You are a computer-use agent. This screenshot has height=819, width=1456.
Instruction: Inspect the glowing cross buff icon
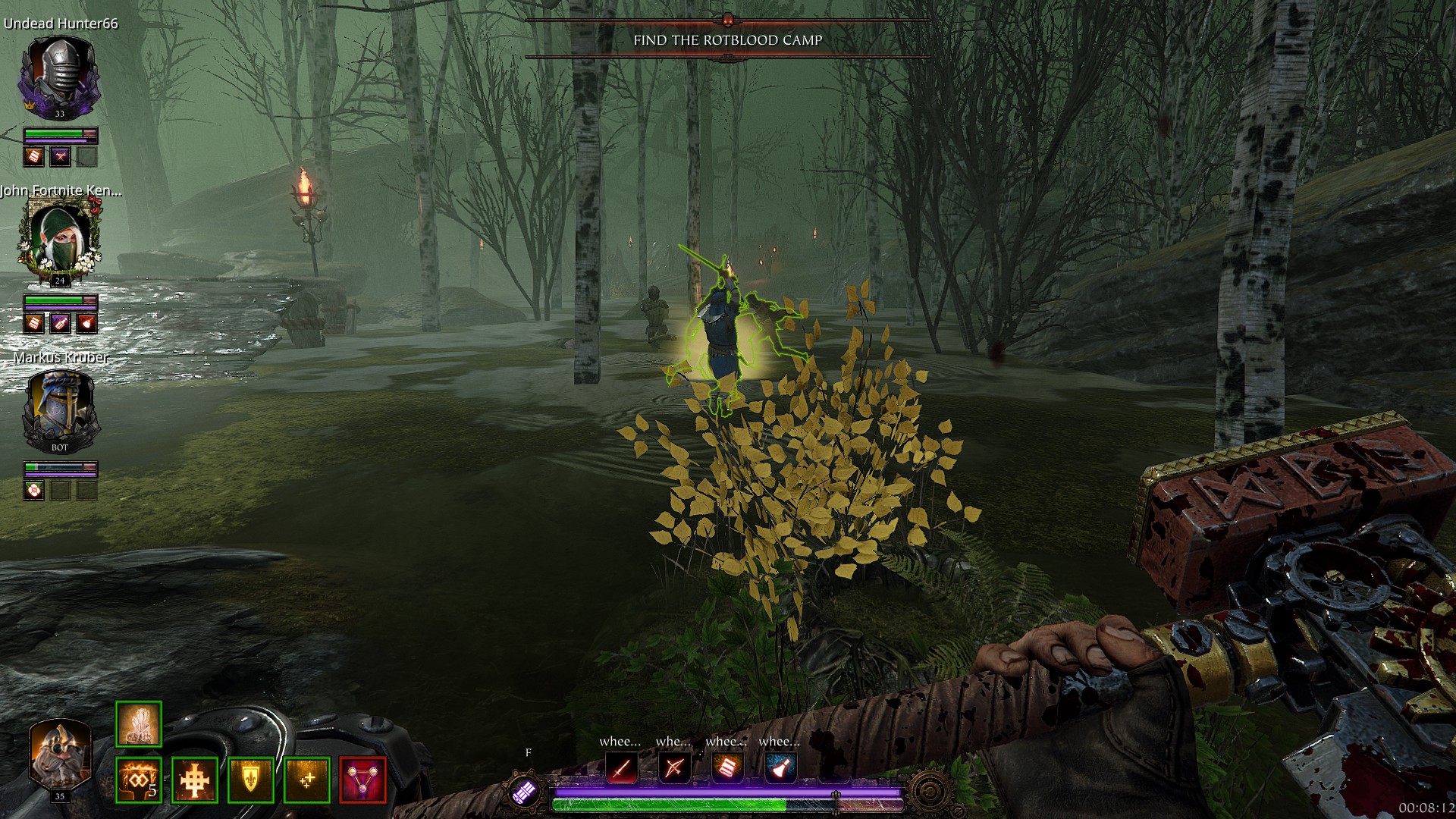pos(195,780)
